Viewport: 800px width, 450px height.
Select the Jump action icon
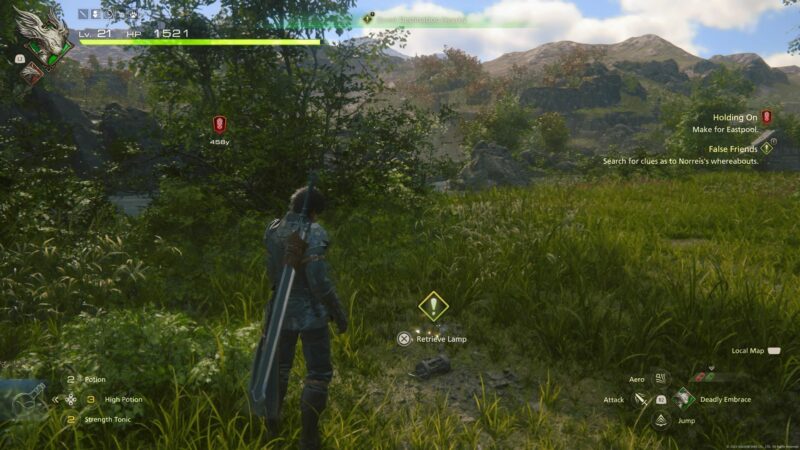point(661,420)
